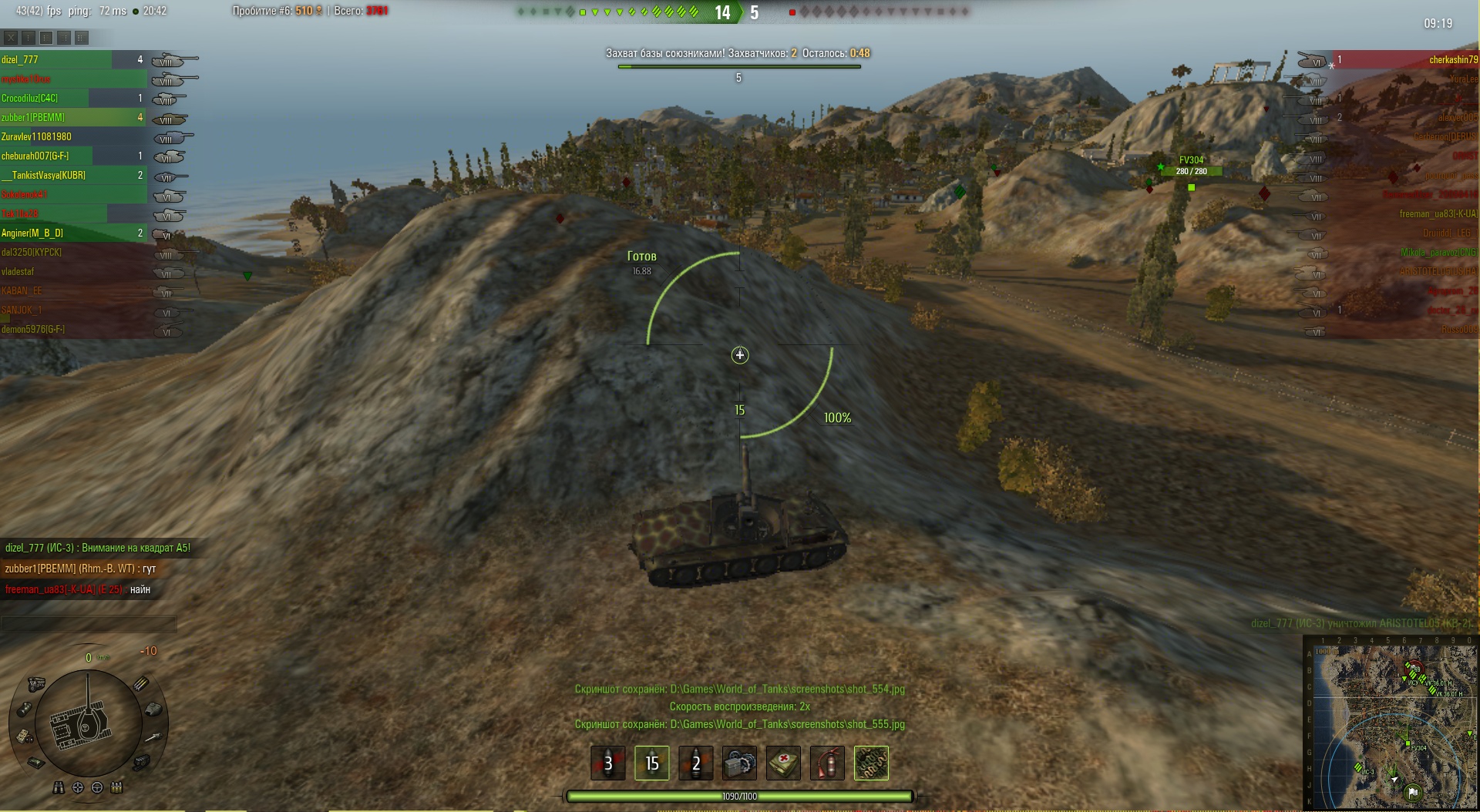Screen dimensions: 1480x812
Task: Use the first aid kit consumable
Action: [783, 763]
